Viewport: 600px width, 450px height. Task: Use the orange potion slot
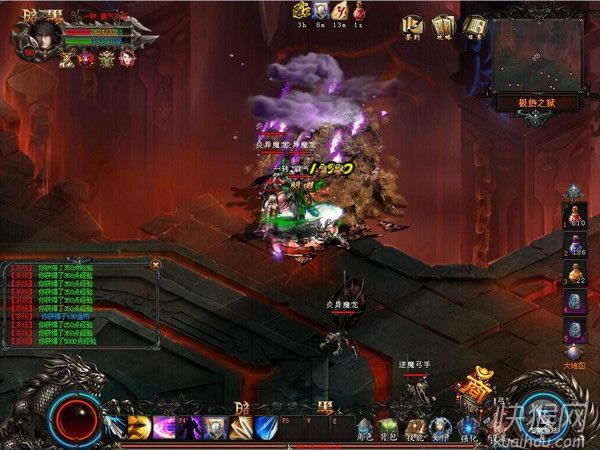(x=574, y=271)
